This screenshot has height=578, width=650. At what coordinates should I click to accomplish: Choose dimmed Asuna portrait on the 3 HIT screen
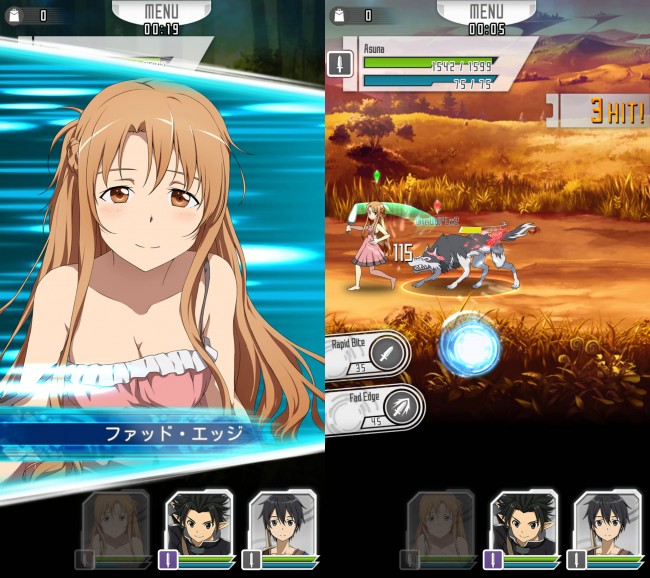(x=440, y=523)
